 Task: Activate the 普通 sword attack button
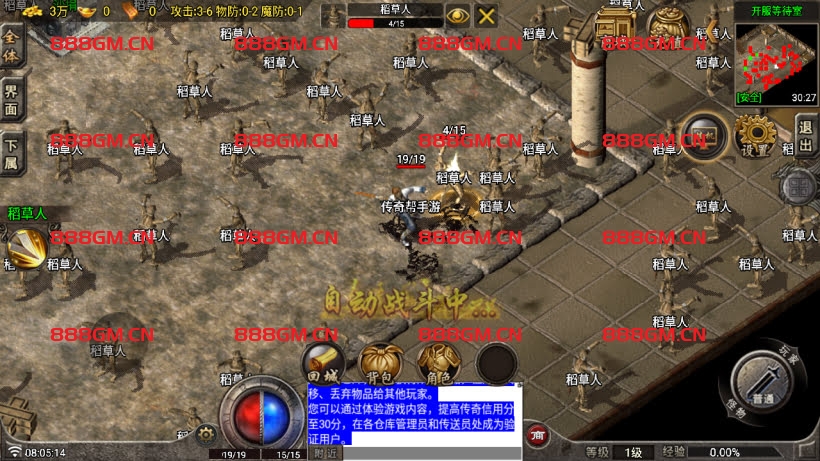pos(766,384)
